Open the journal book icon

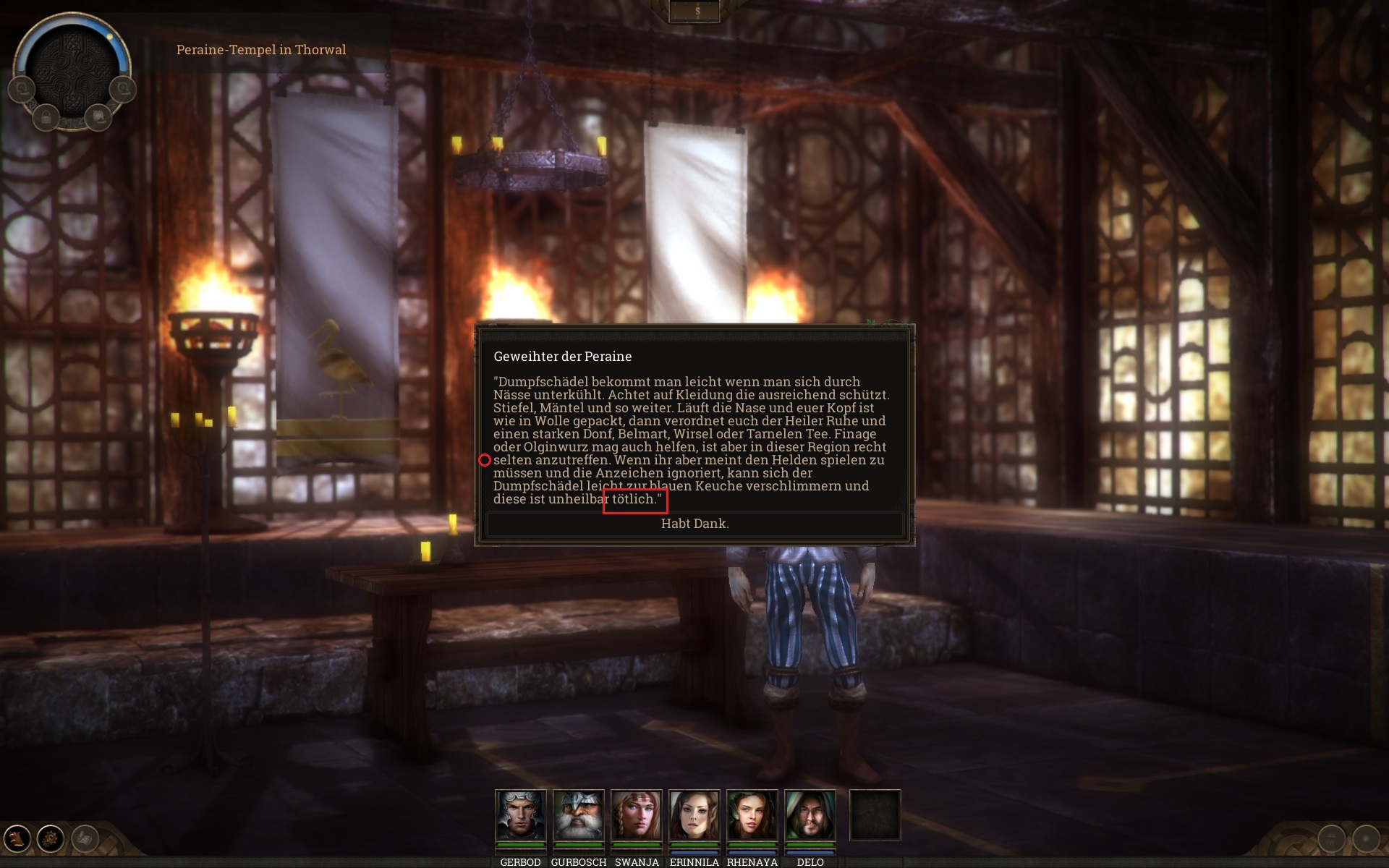[17, 838]
